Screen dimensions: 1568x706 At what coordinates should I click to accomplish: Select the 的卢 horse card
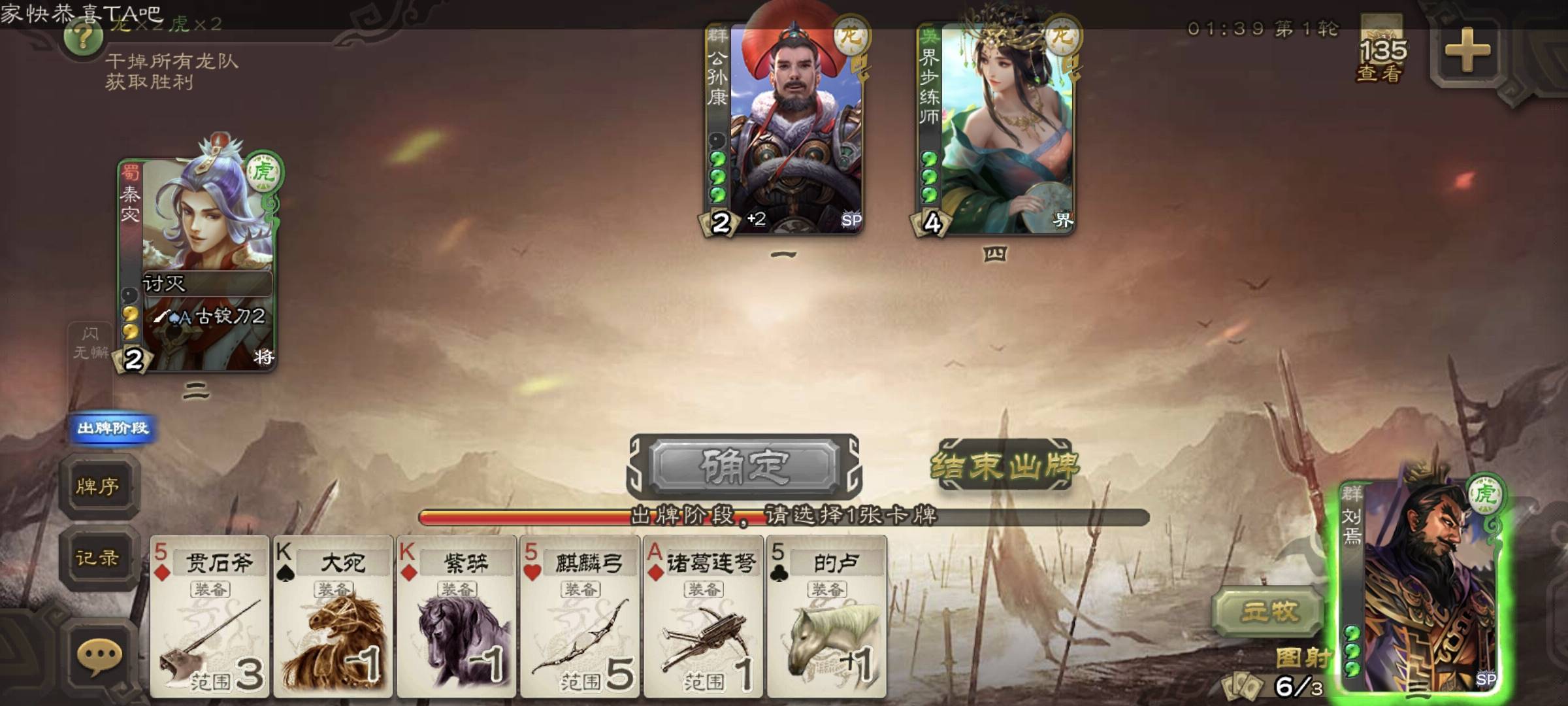tap(827, 616)
